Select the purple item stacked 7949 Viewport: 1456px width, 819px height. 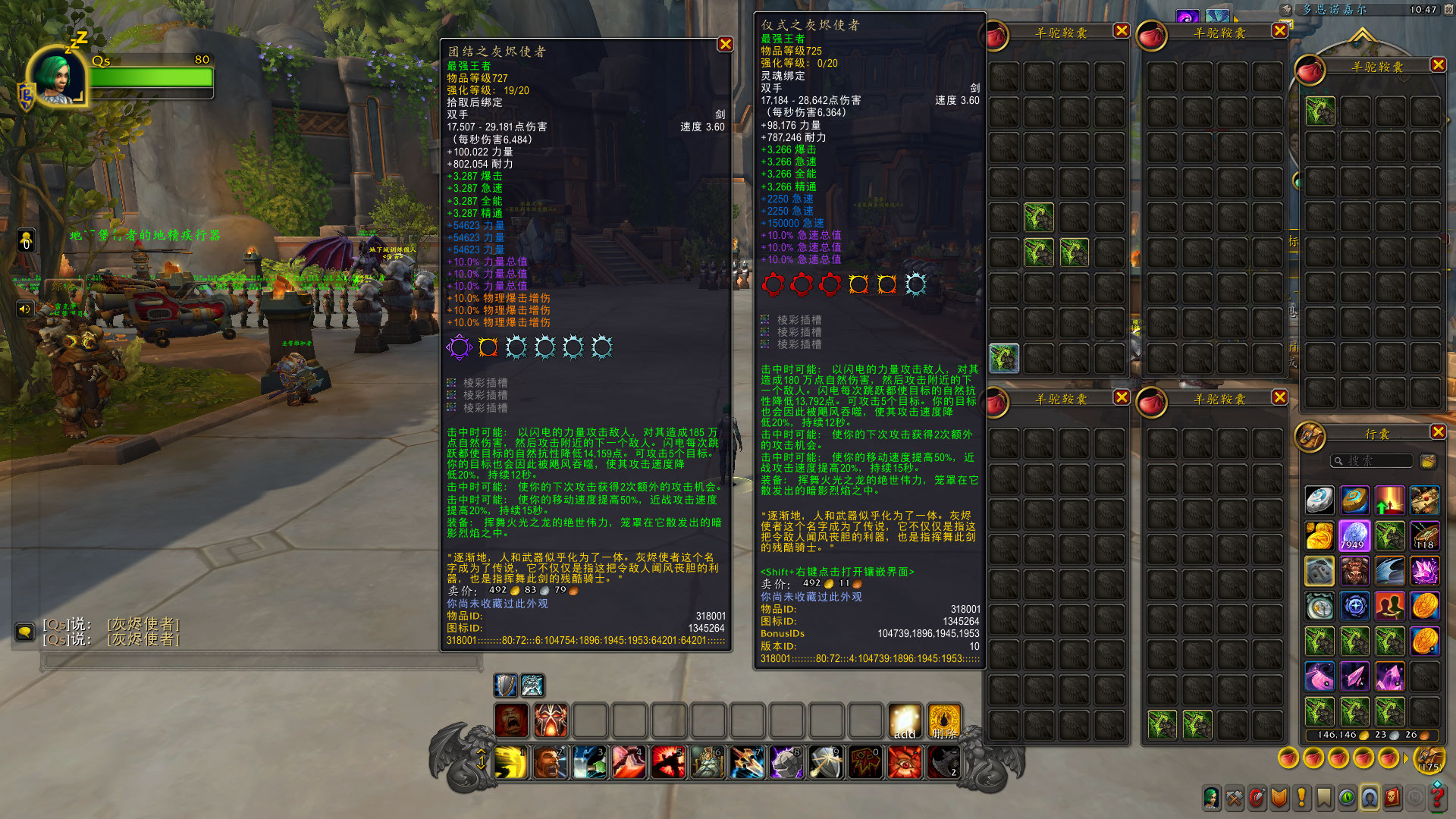(1354, 535)
